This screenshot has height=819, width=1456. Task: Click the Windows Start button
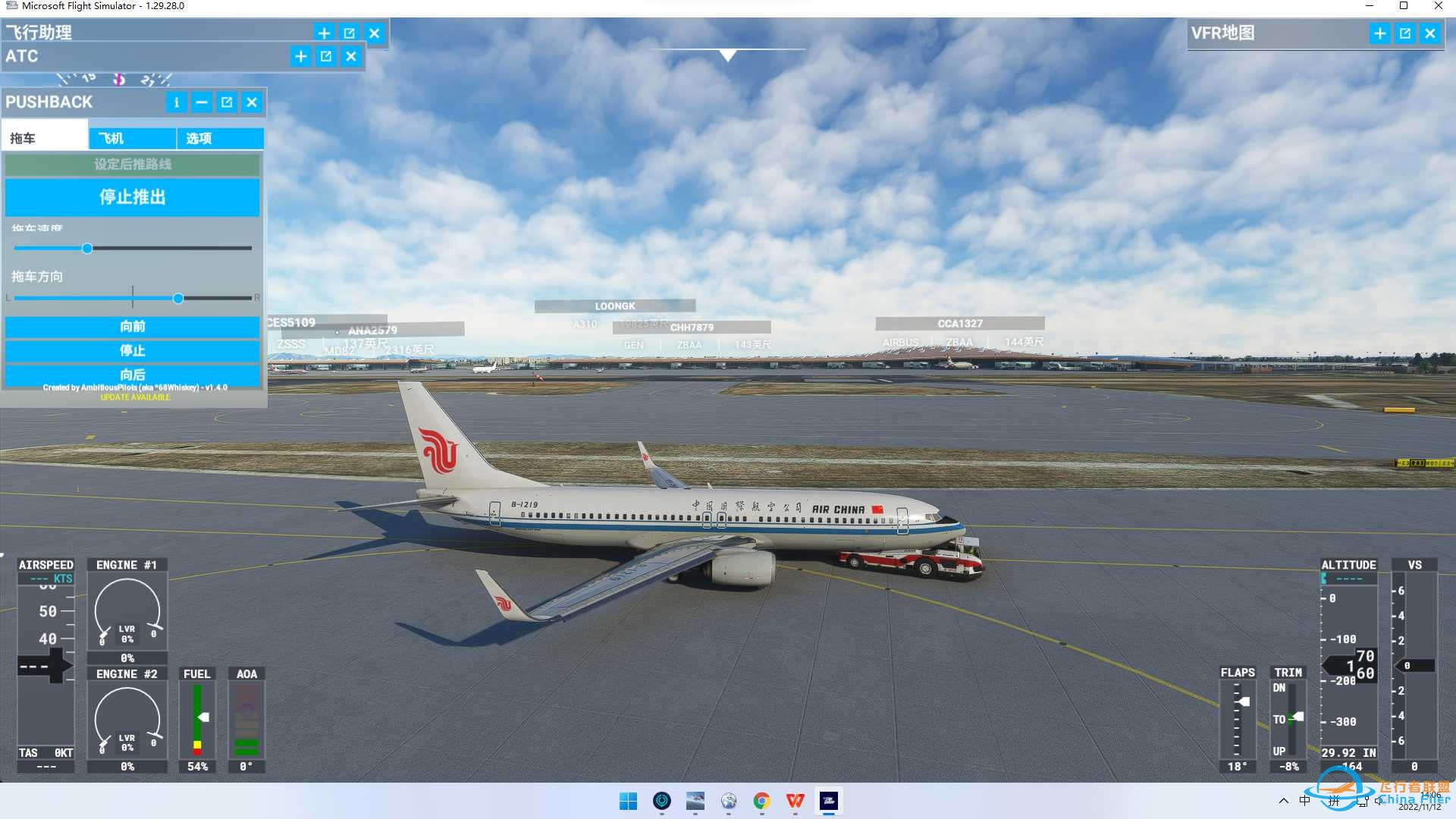pos(629,802)
